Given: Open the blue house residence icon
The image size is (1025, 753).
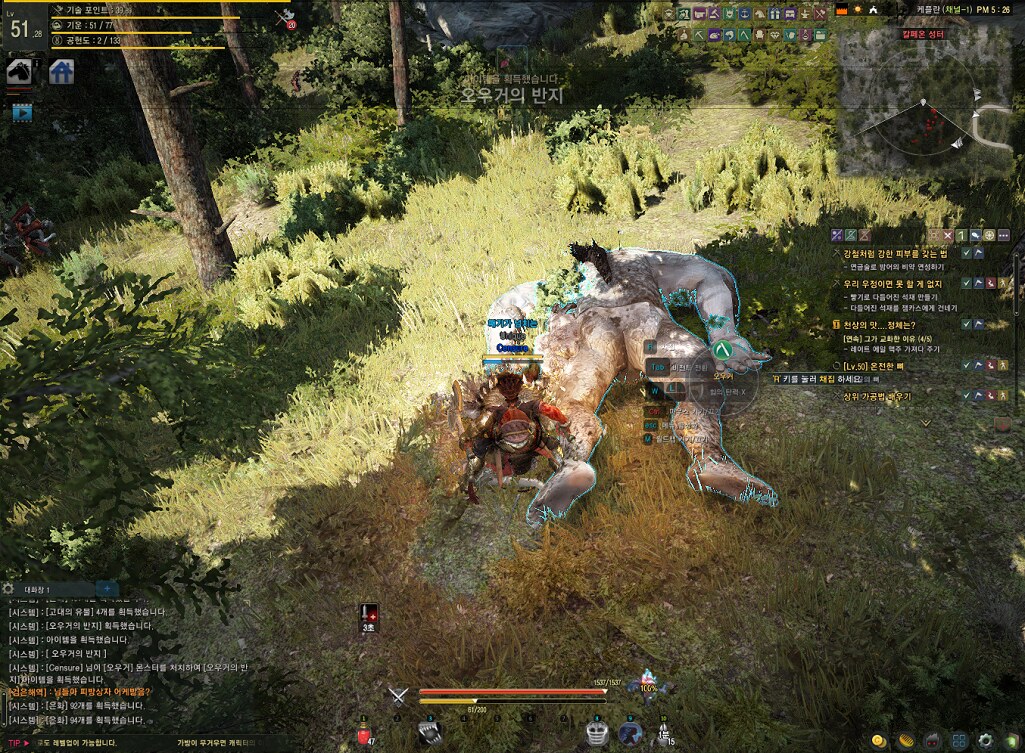Looking at the screenshot, I should (x=61, y=72).
